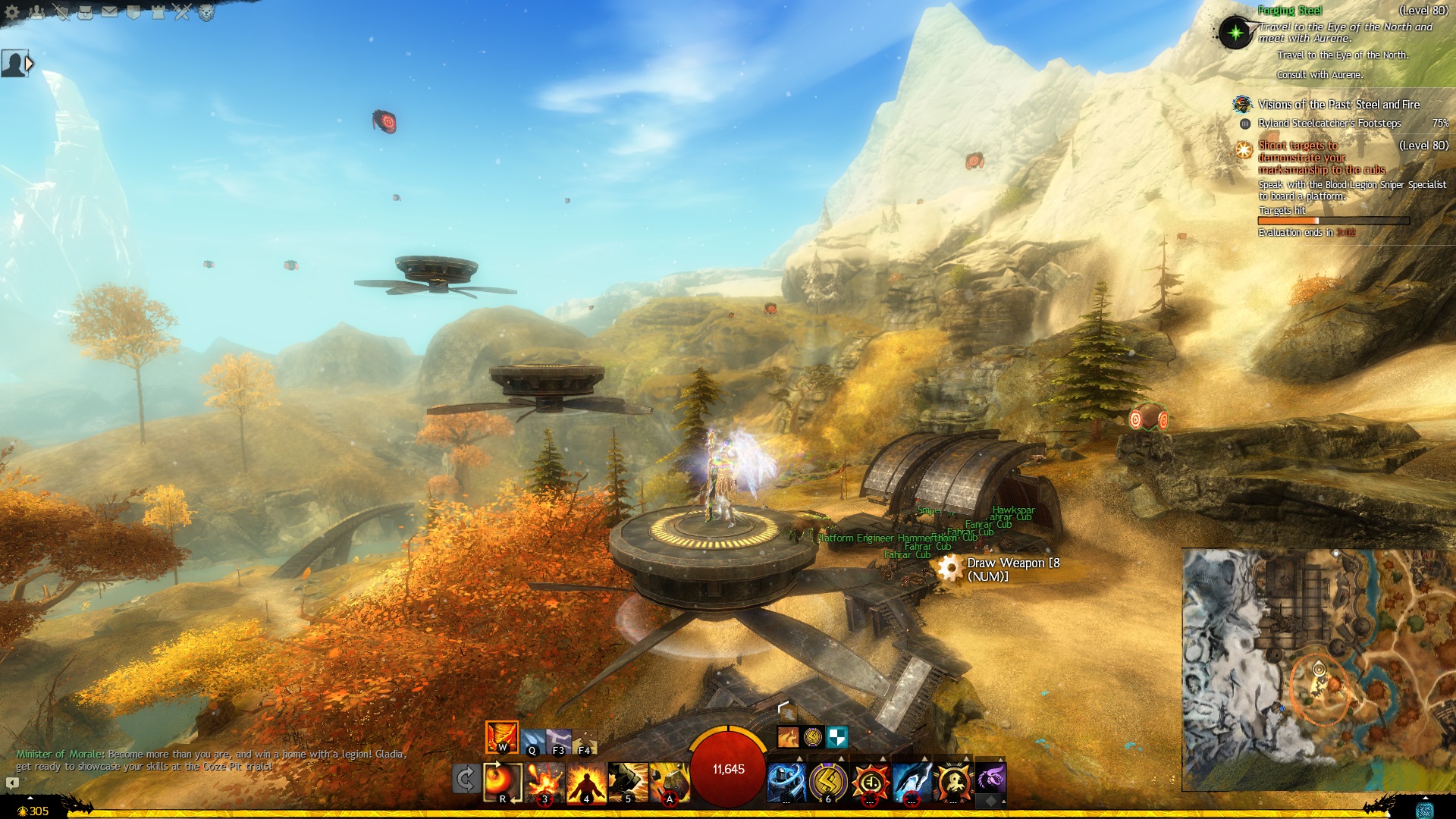Open the World vs World castle icon

tap(158, 12)
